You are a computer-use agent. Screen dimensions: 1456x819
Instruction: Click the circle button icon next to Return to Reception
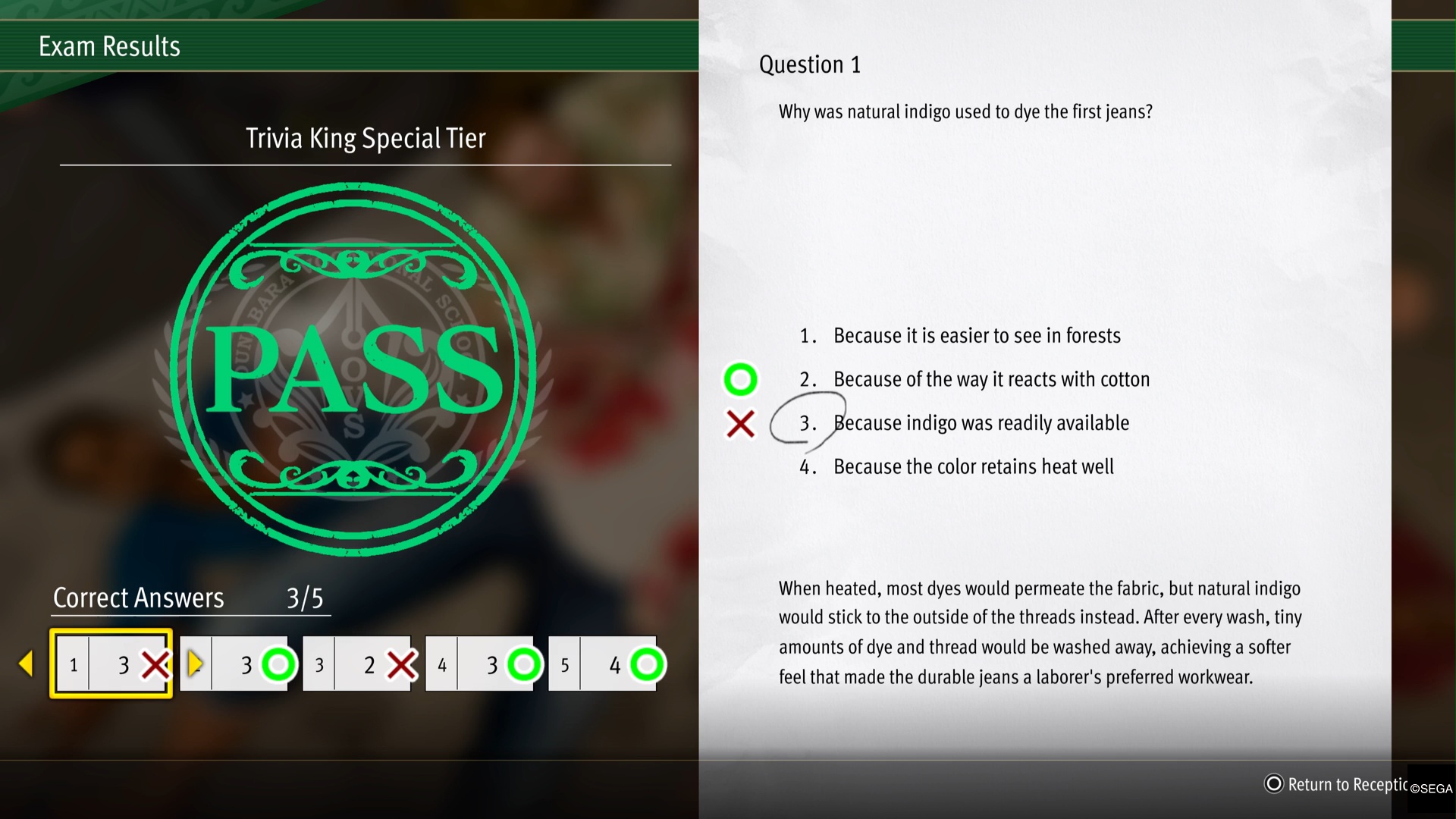point(1273,784)
